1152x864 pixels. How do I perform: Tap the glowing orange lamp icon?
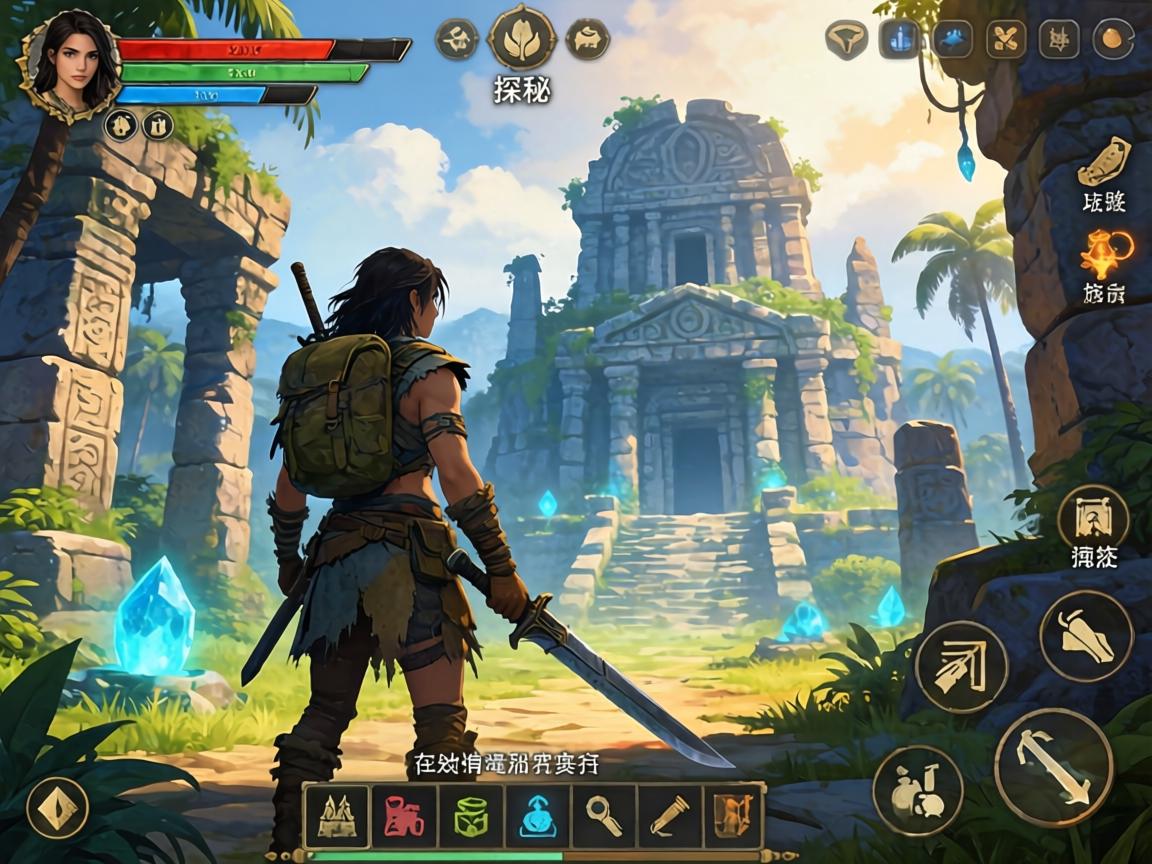pos(1105,254)
